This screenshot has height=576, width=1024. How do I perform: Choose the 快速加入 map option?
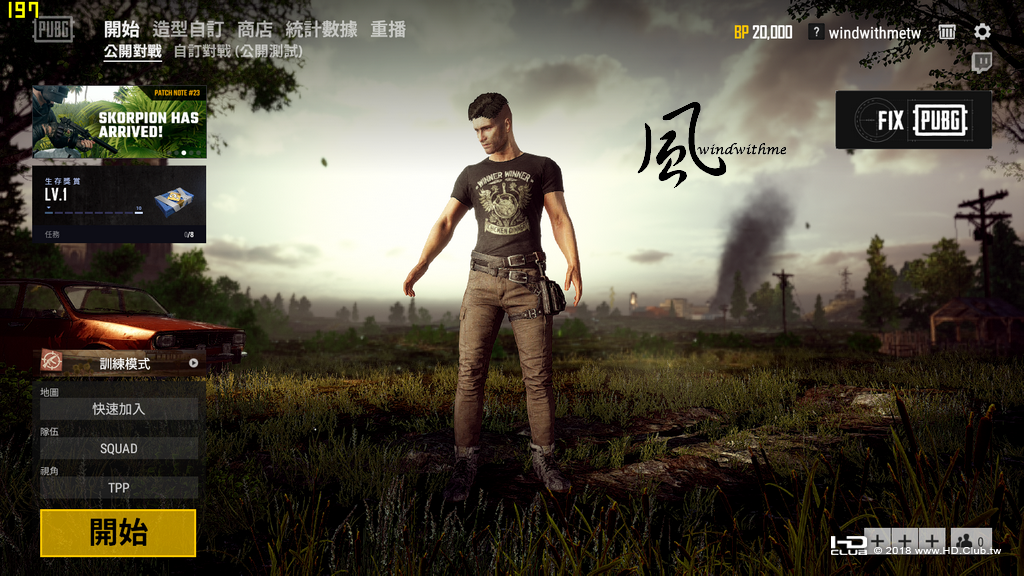point(119,409)
